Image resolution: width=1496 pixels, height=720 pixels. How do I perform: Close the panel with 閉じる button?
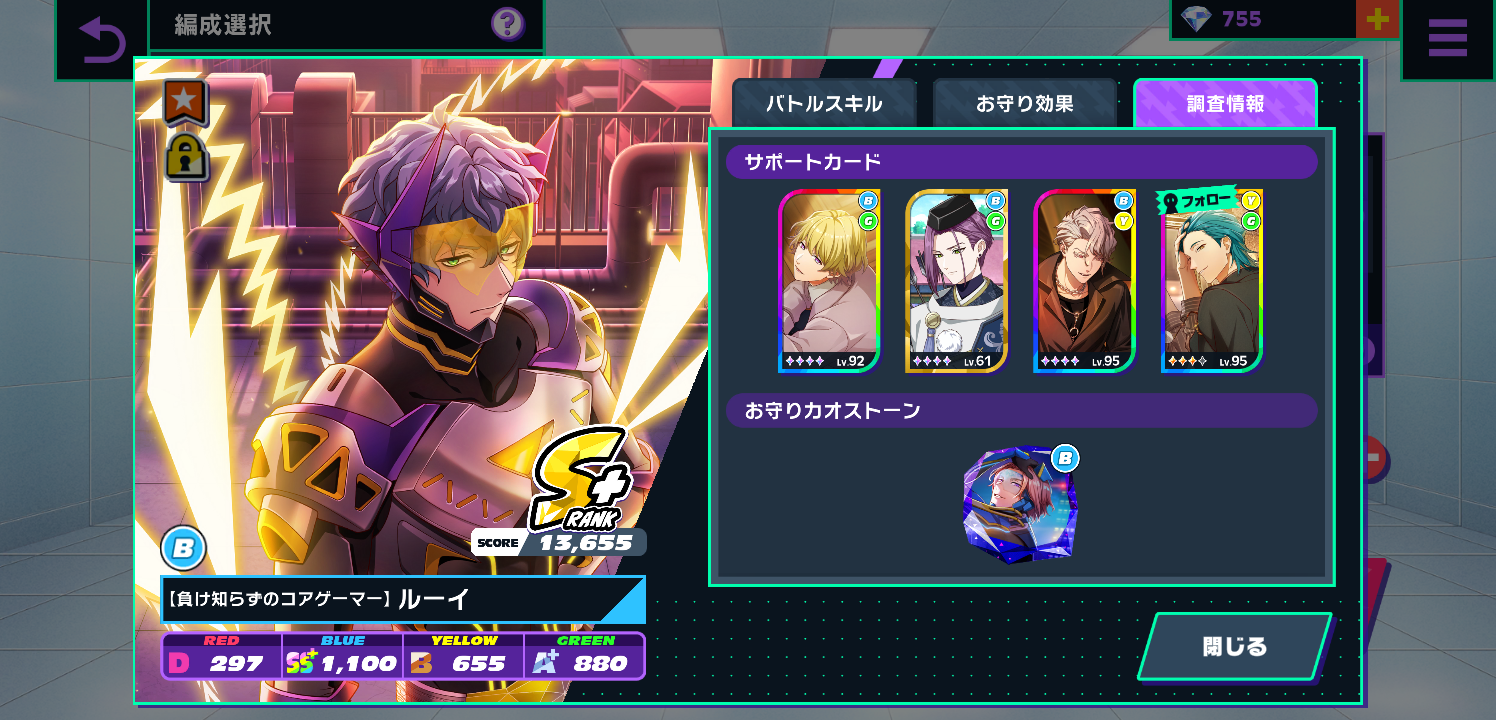point(1234,646)
